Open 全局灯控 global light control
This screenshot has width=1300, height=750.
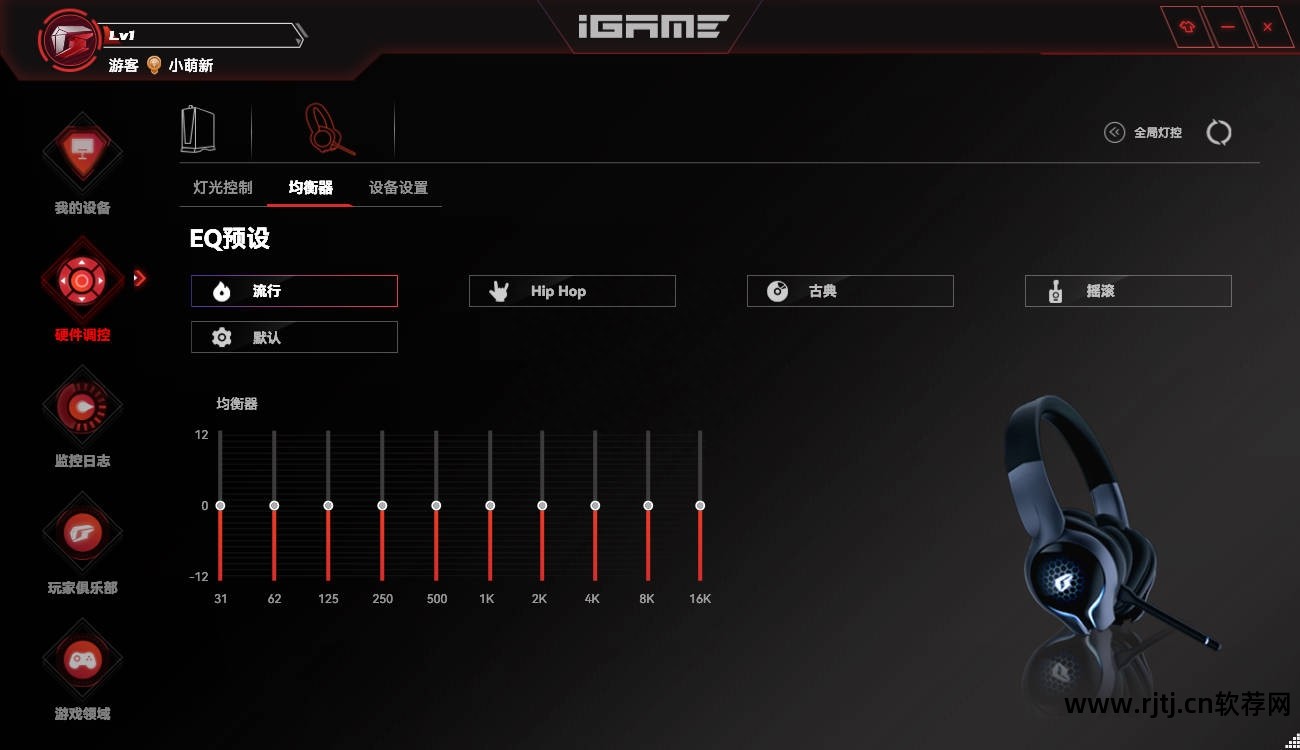pyautogui.click(x=1143, y=132)
